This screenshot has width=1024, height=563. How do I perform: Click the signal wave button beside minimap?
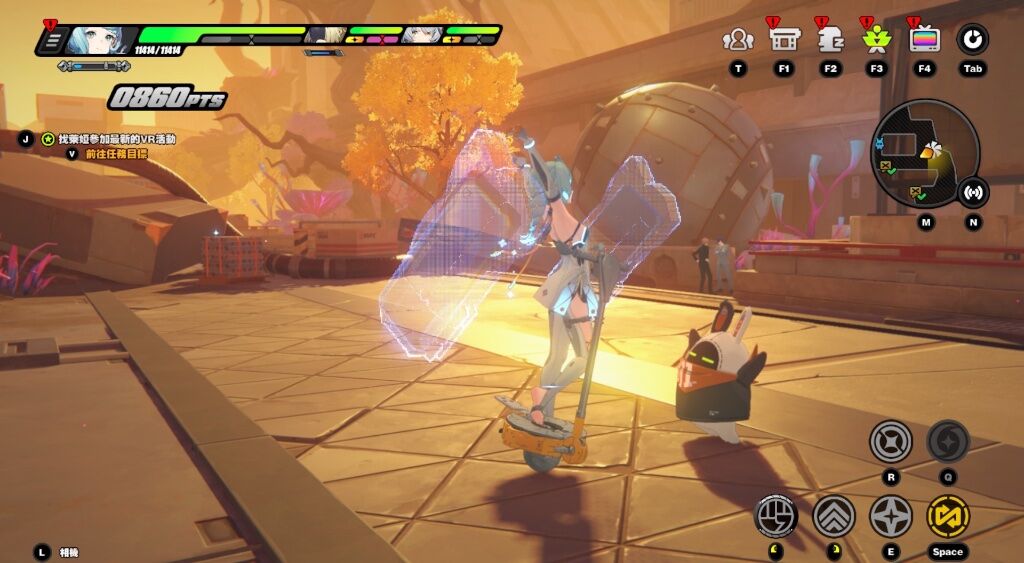point(973,192)
